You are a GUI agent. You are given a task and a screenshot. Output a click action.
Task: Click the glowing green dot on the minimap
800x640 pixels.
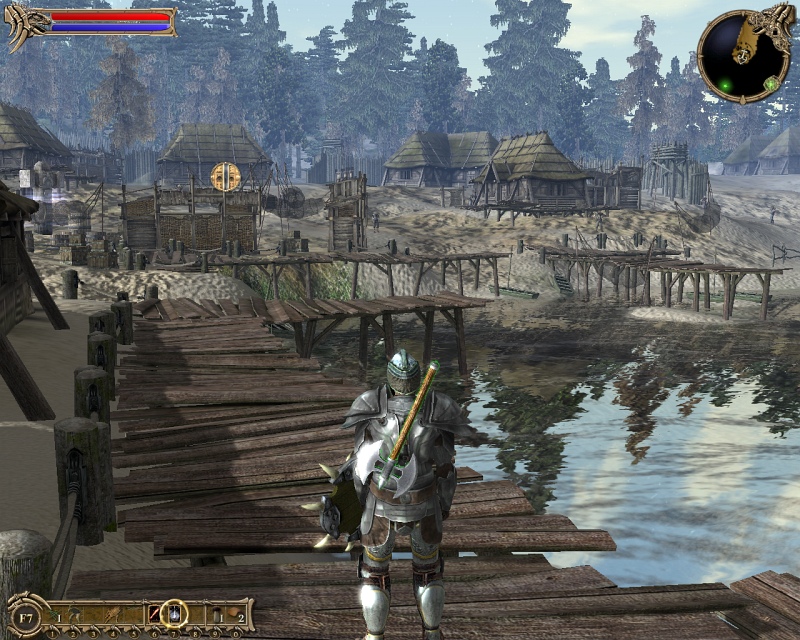(724, 87)
